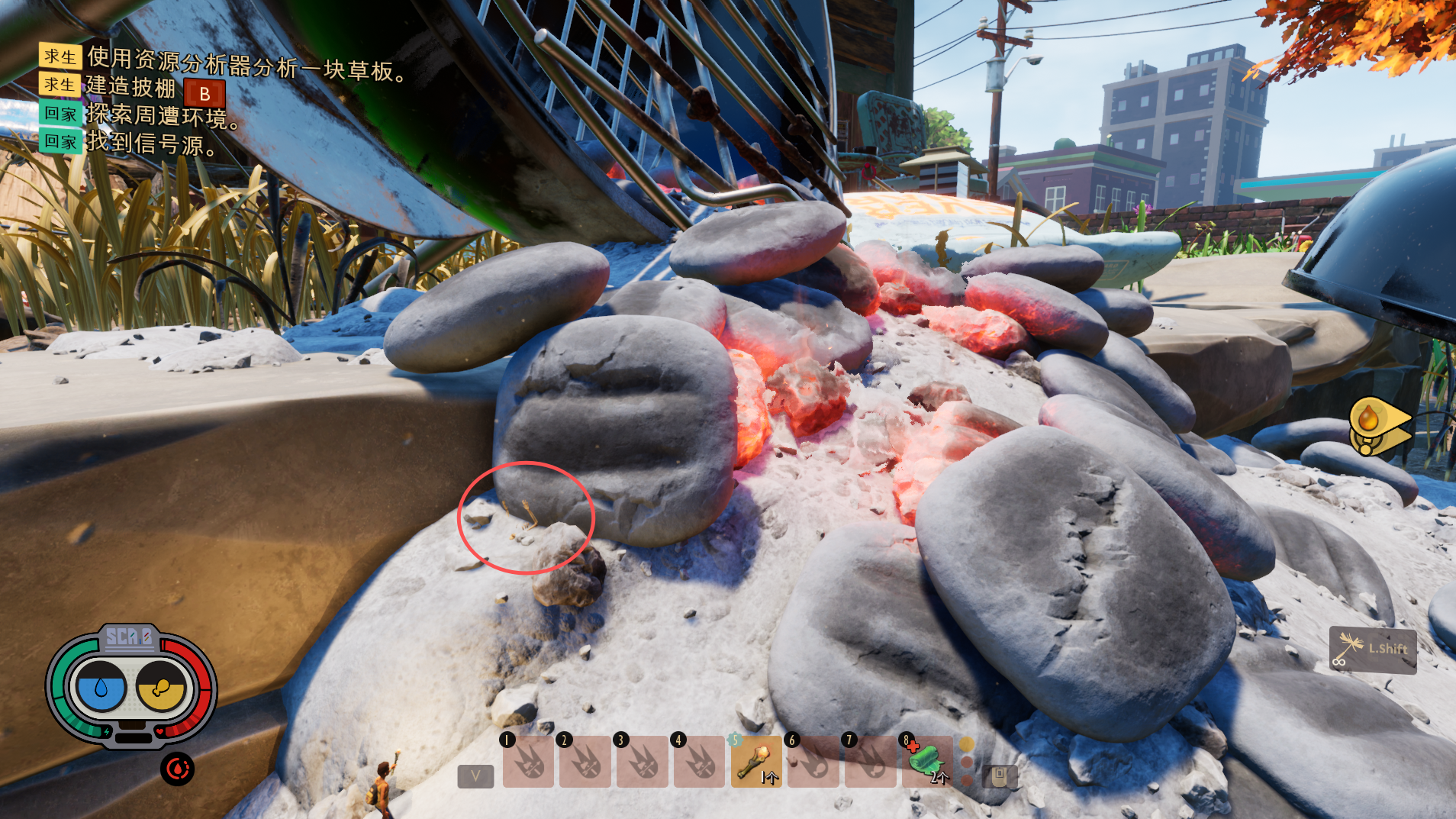Select the green bandage in hotbar slot 8

[926, 761]
